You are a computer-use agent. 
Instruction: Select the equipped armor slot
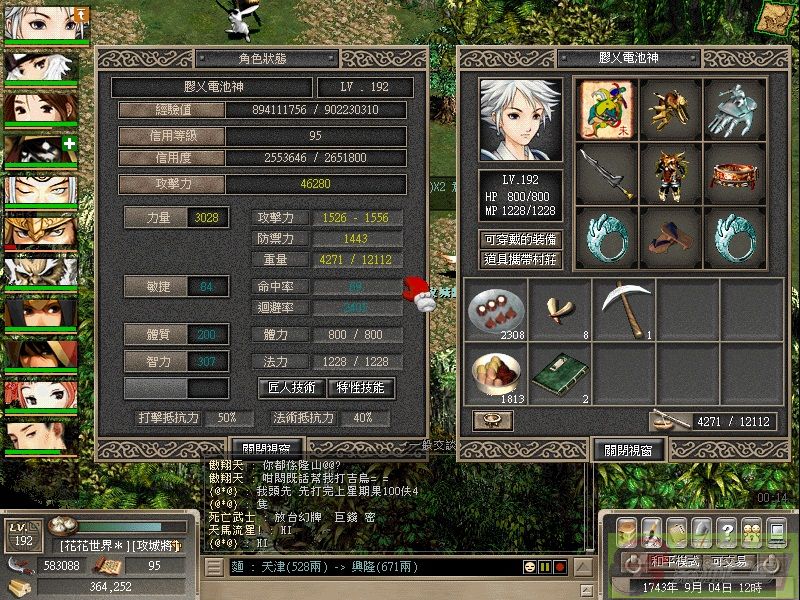(671, 173)
